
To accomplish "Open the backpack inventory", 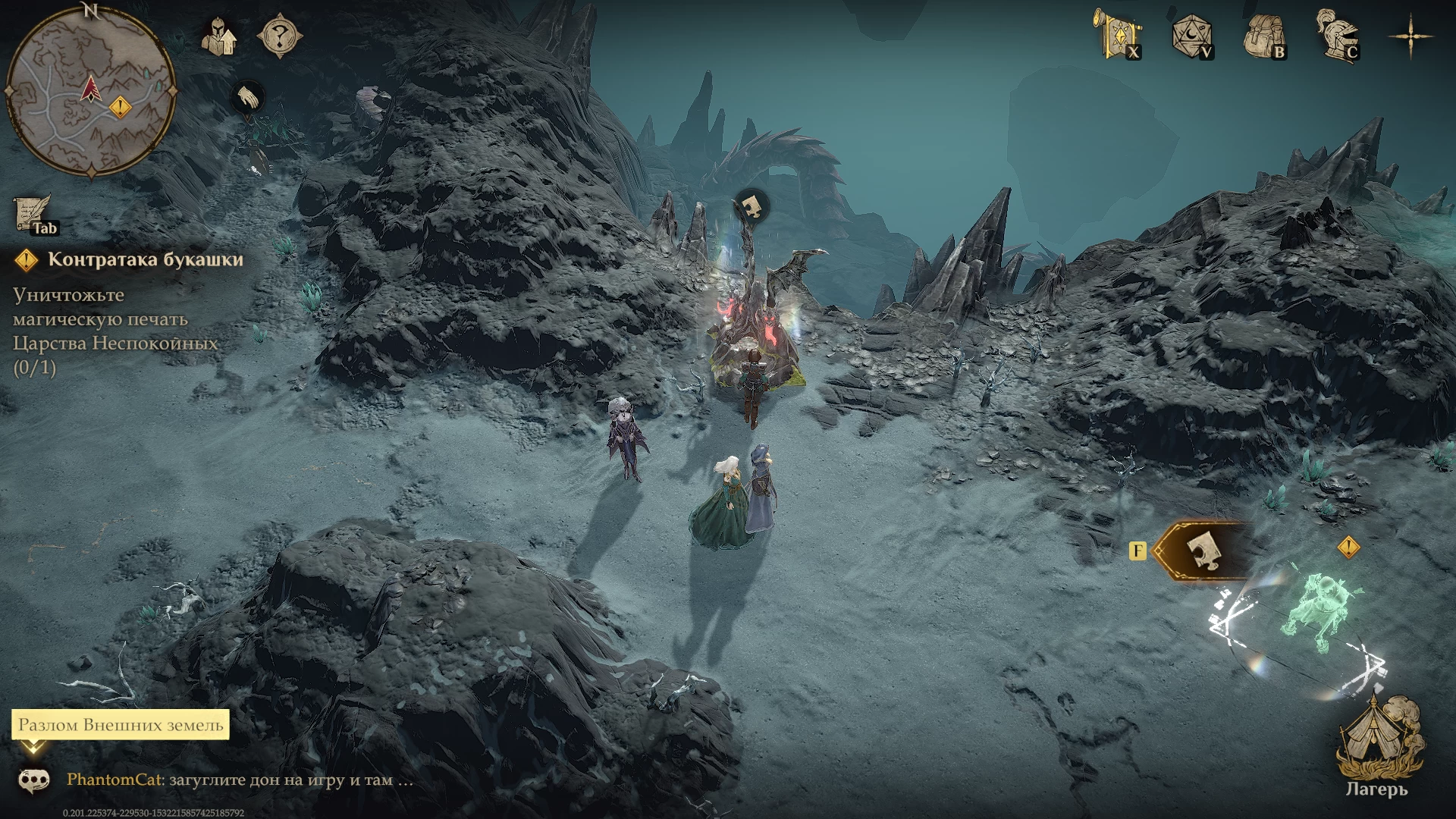I will 1264,36.
